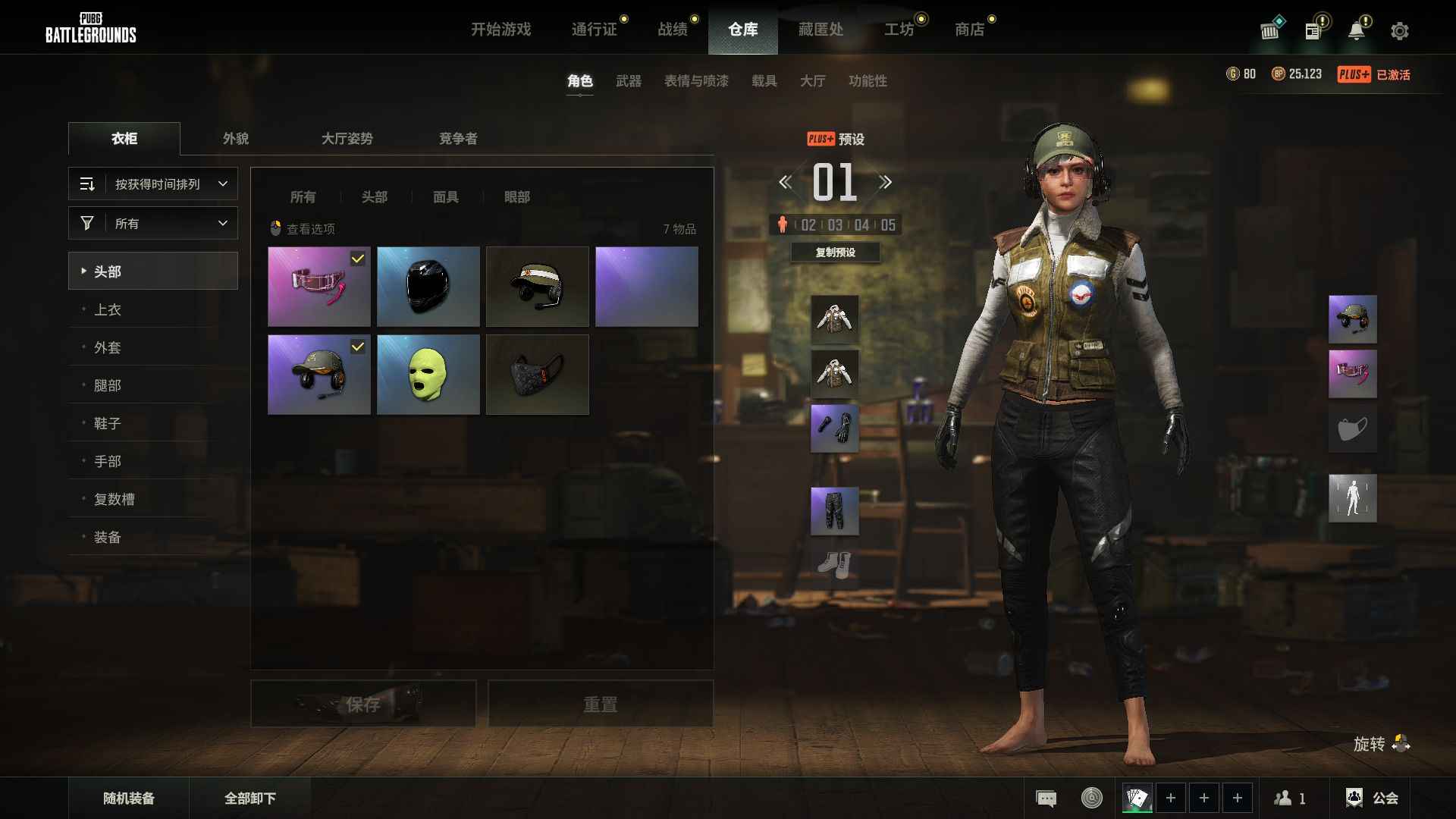Click the 重置 reset button
1456x819 pixels.
click(601, 704)
